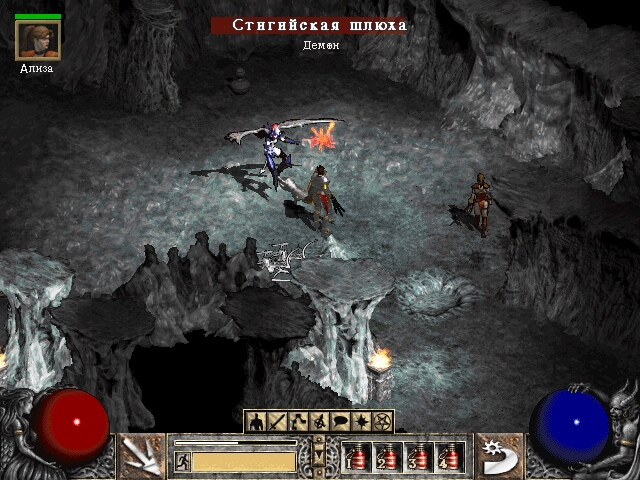Open the game menu pentagram icon

point(382,422)
